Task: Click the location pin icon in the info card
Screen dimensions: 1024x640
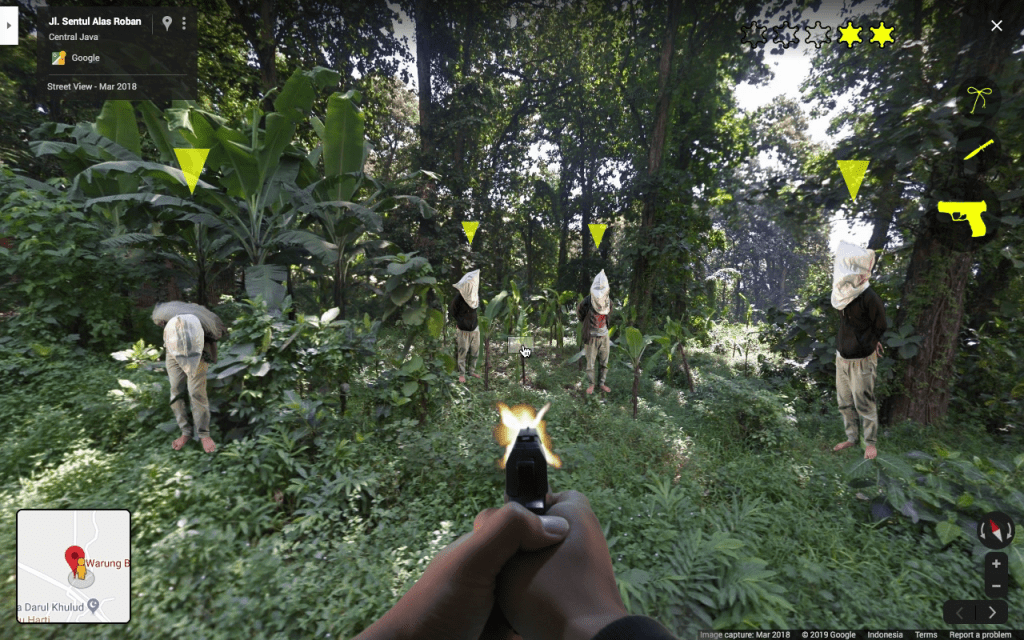Action: (x=166, y=22)
